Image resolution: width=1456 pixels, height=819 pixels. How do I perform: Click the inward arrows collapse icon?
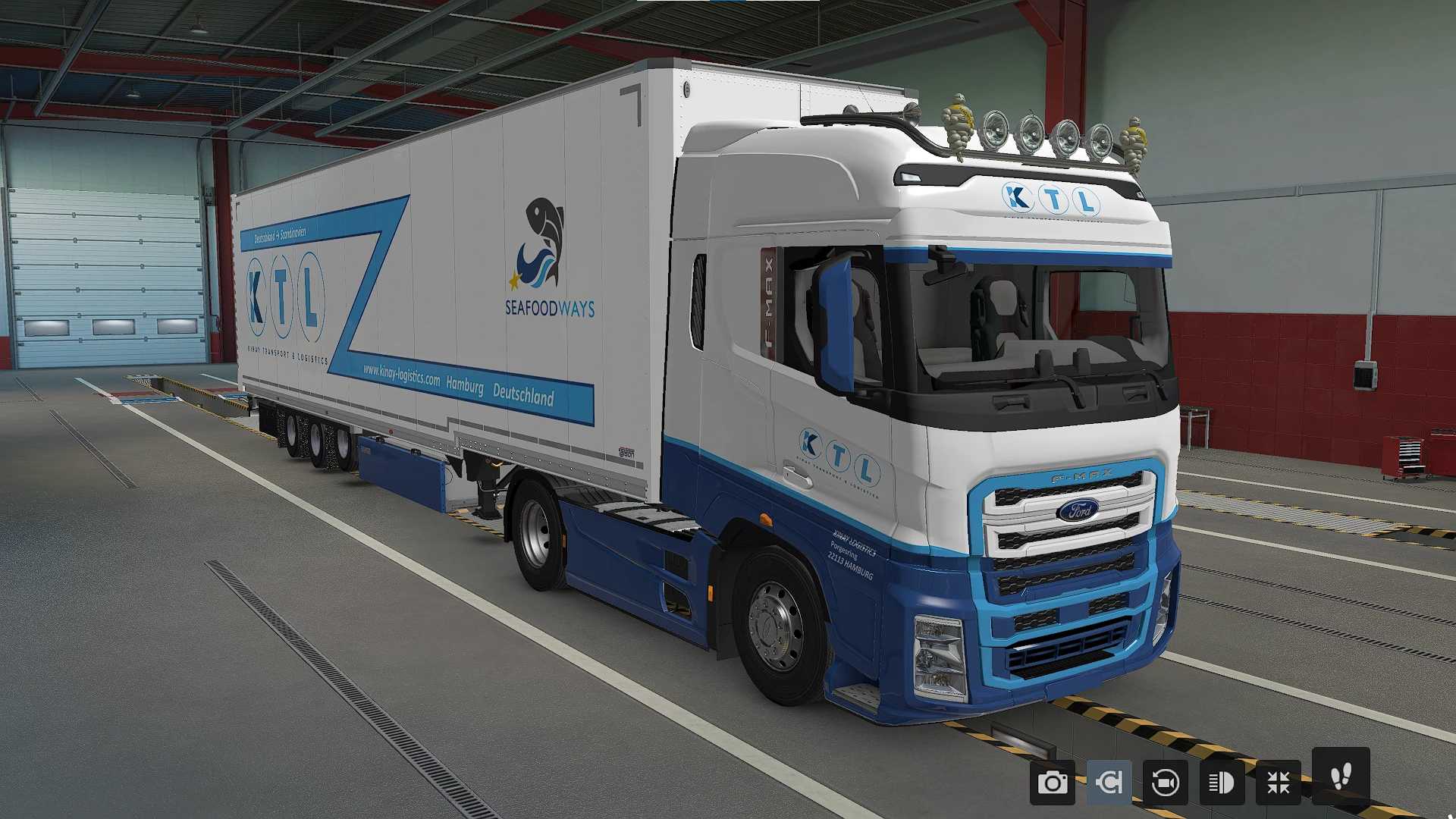[1279, 783]
